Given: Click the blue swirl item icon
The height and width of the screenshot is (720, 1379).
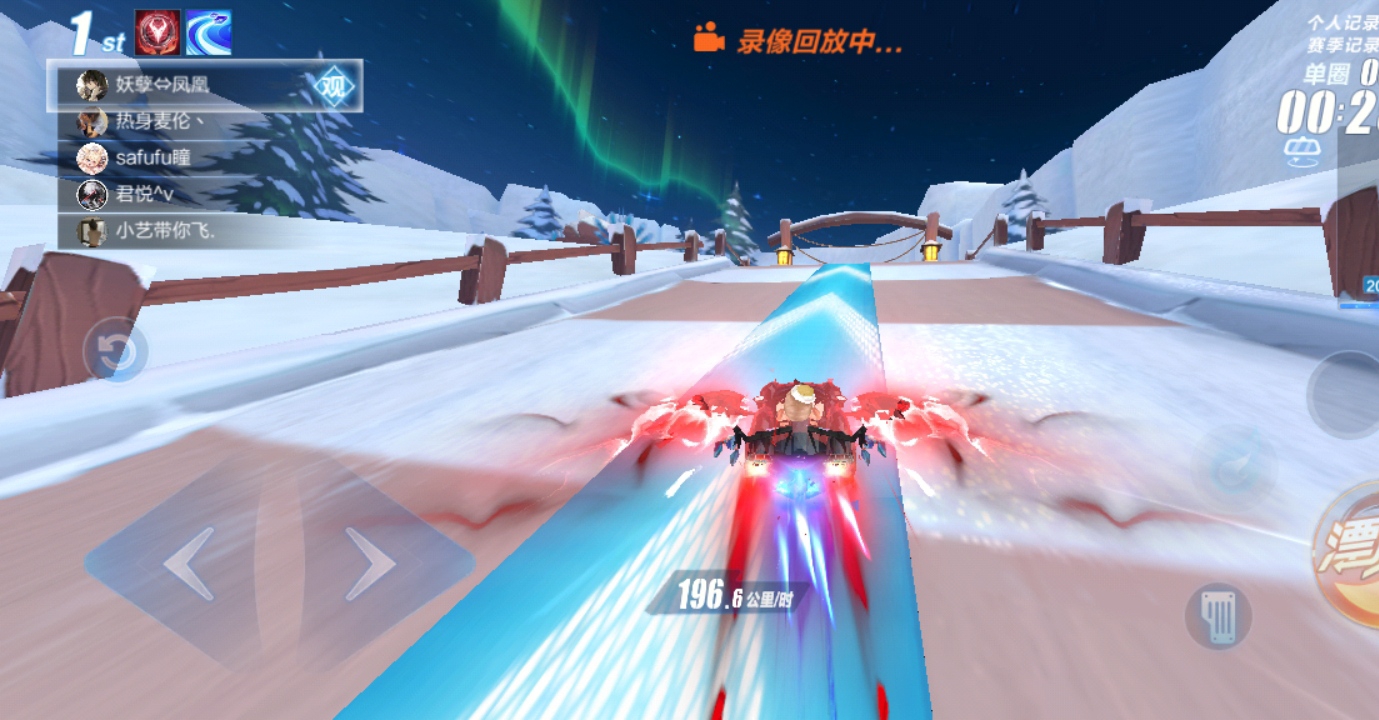Looking at the screenshot, I should (209, 33).
